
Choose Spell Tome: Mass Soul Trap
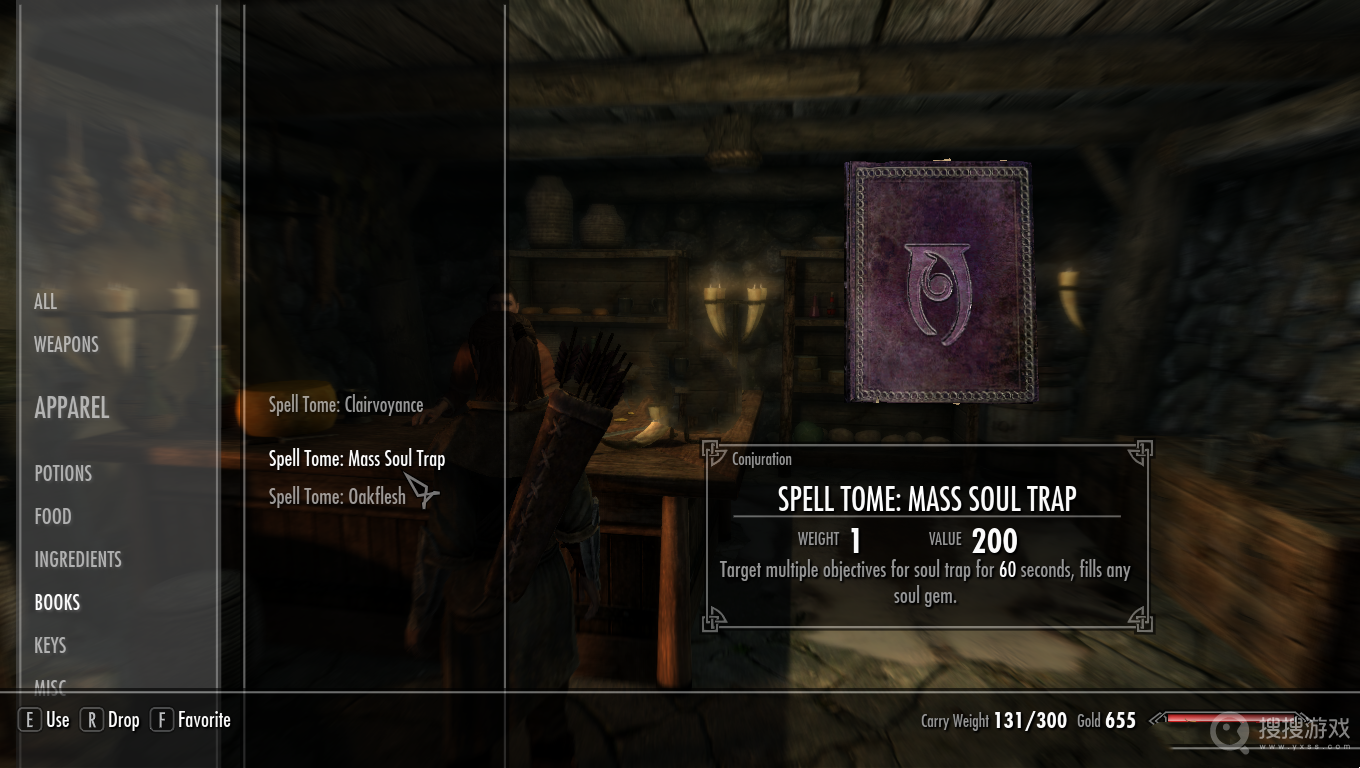(x=356, y=459)
